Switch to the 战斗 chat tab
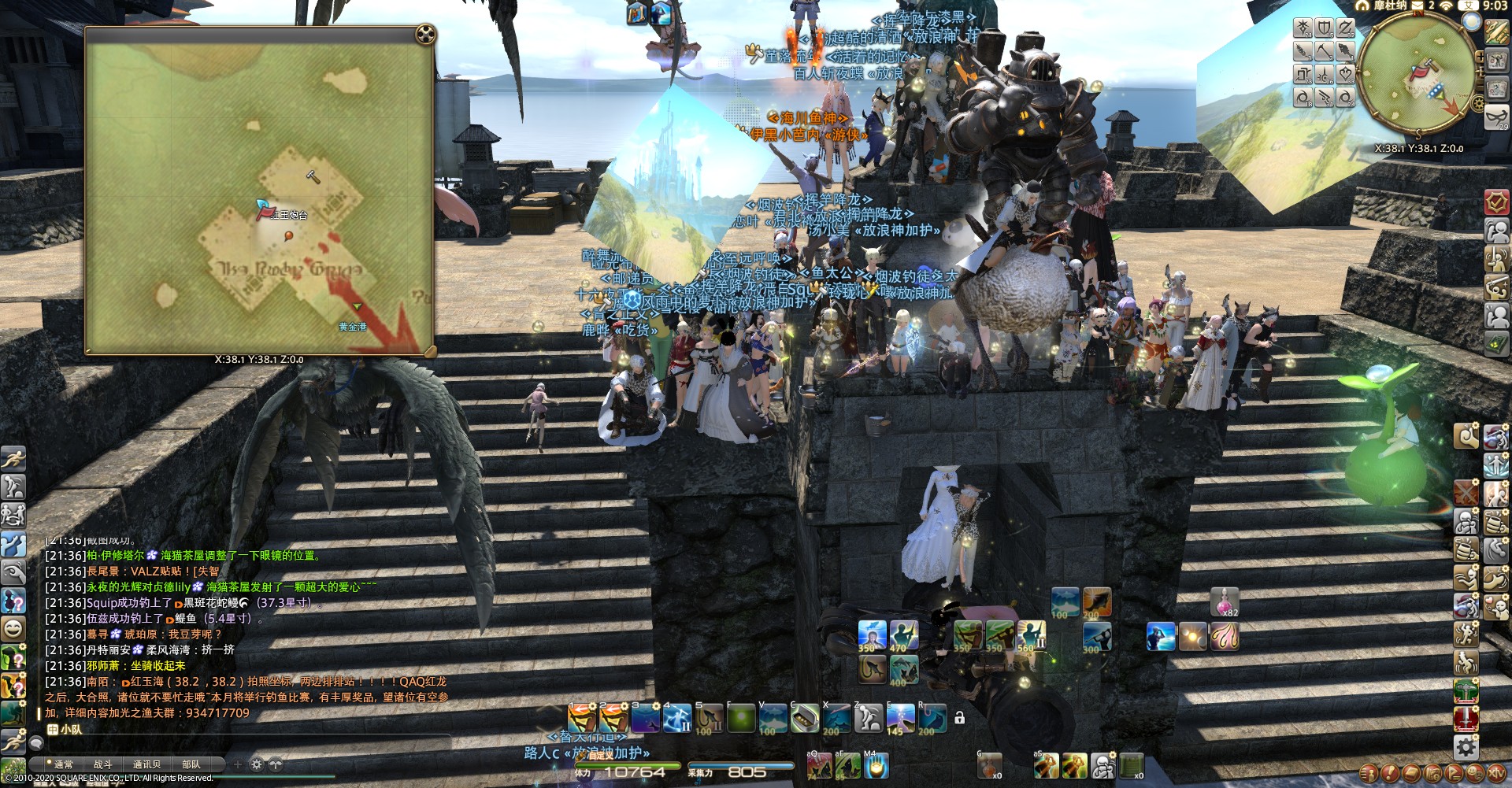The width and height of the screenshot is (1512, 788). 103,764
